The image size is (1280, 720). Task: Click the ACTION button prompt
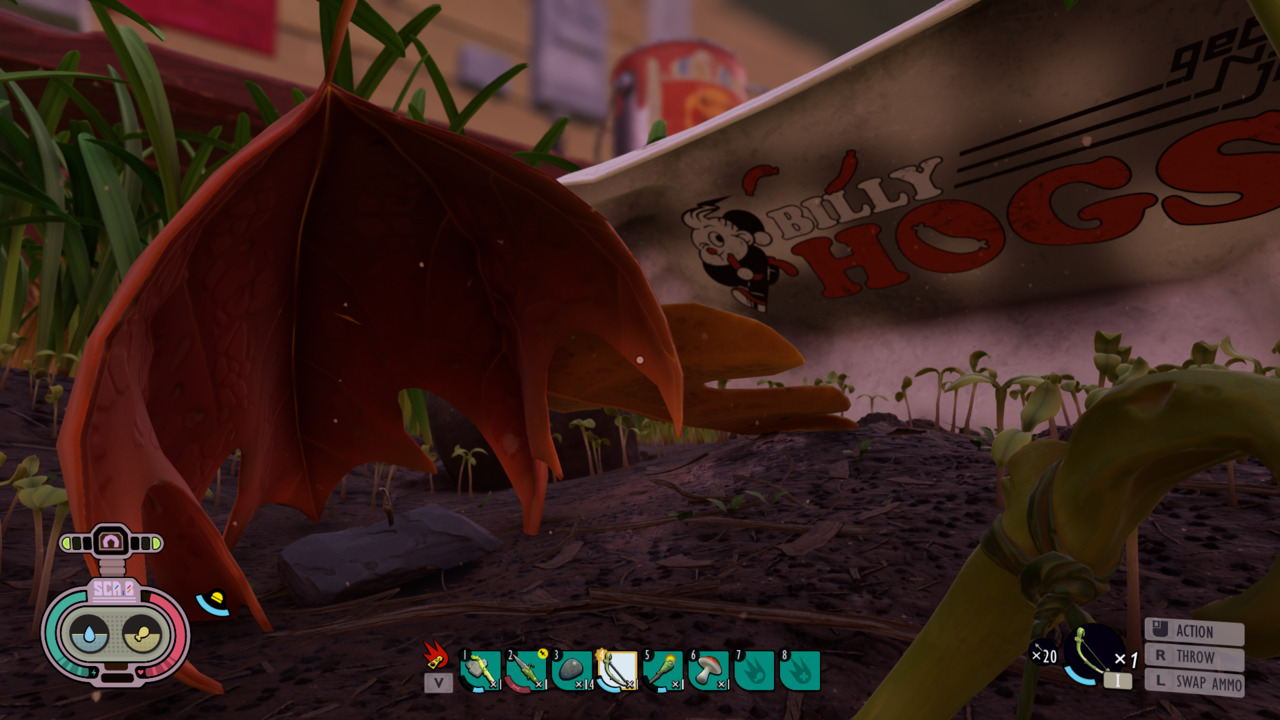coord(1195,631)
